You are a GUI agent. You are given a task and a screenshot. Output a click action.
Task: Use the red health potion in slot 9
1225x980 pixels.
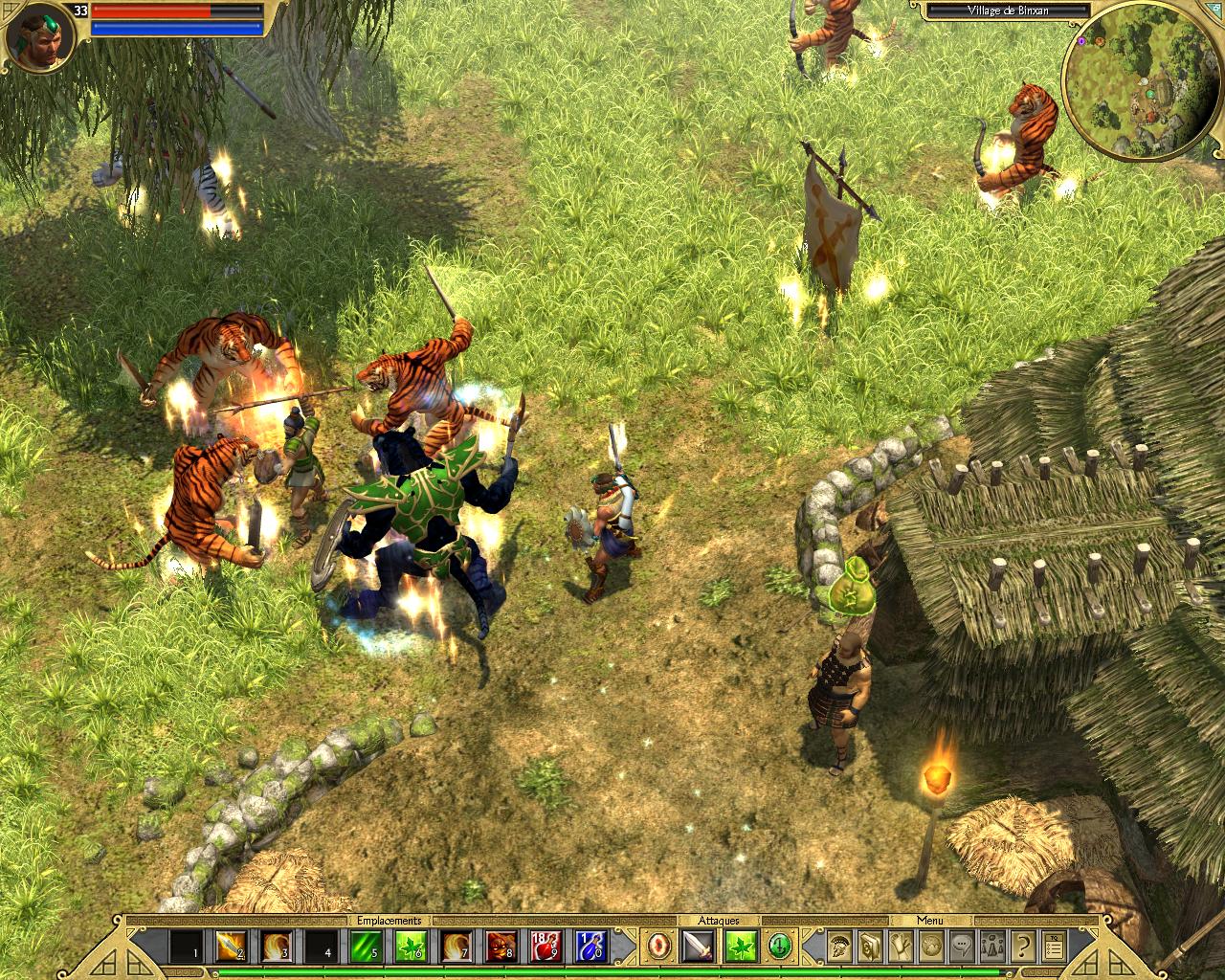point(546,947)
